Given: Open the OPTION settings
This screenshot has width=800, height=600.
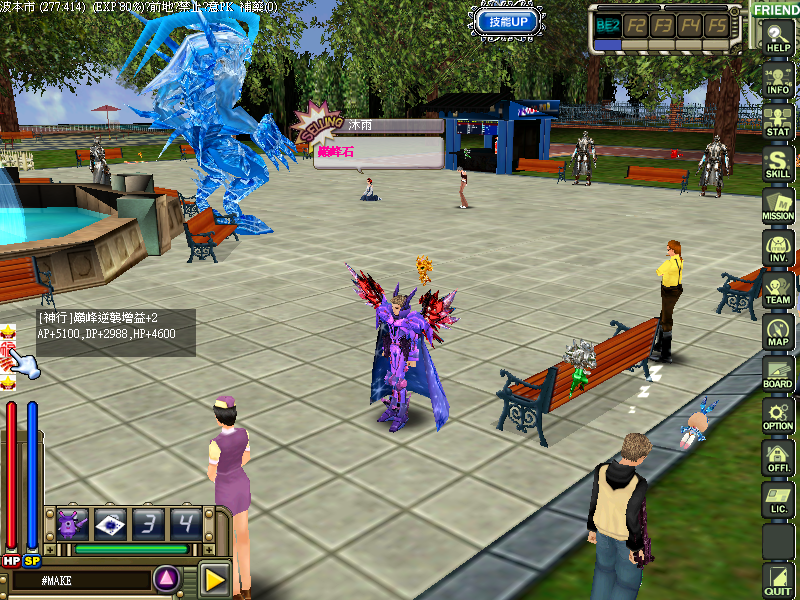Looking at the screenshot, I should coord(778,415).
